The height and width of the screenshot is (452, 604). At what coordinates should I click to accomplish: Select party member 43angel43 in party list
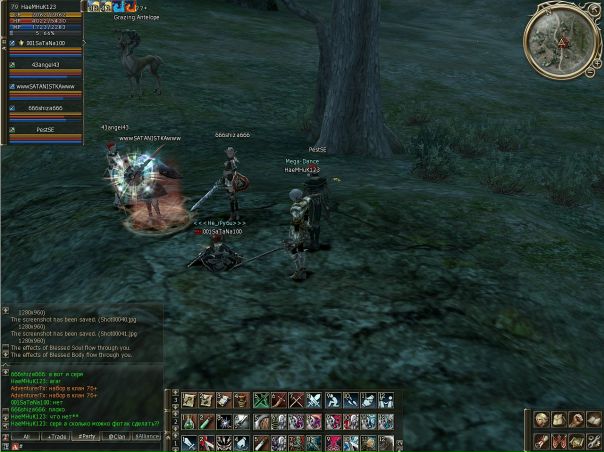tap(46, 65)
